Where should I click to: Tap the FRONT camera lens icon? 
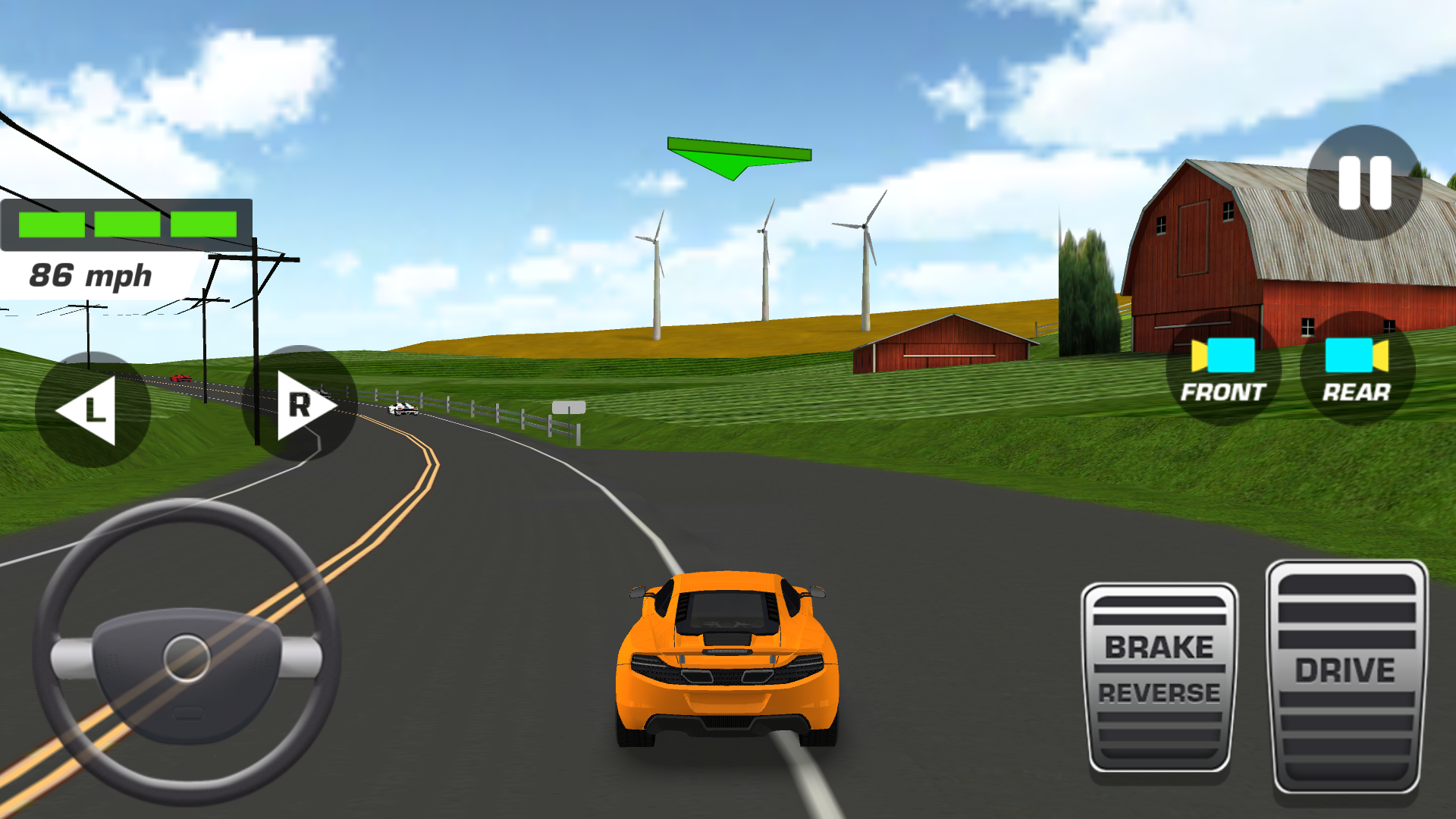[1222, 356]
